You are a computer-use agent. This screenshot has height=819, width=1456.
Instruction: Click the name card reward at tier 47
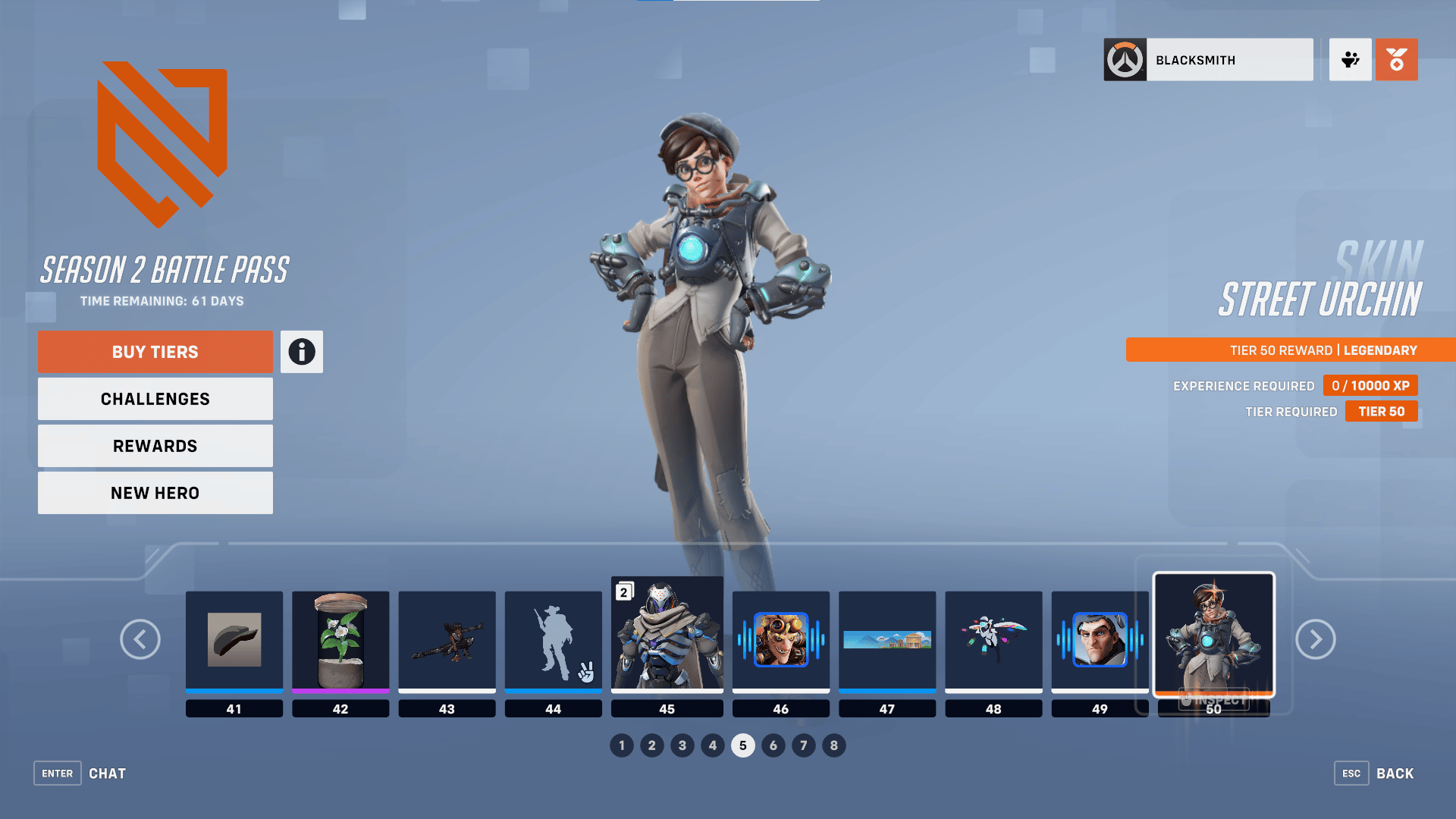tap(886, 641)
